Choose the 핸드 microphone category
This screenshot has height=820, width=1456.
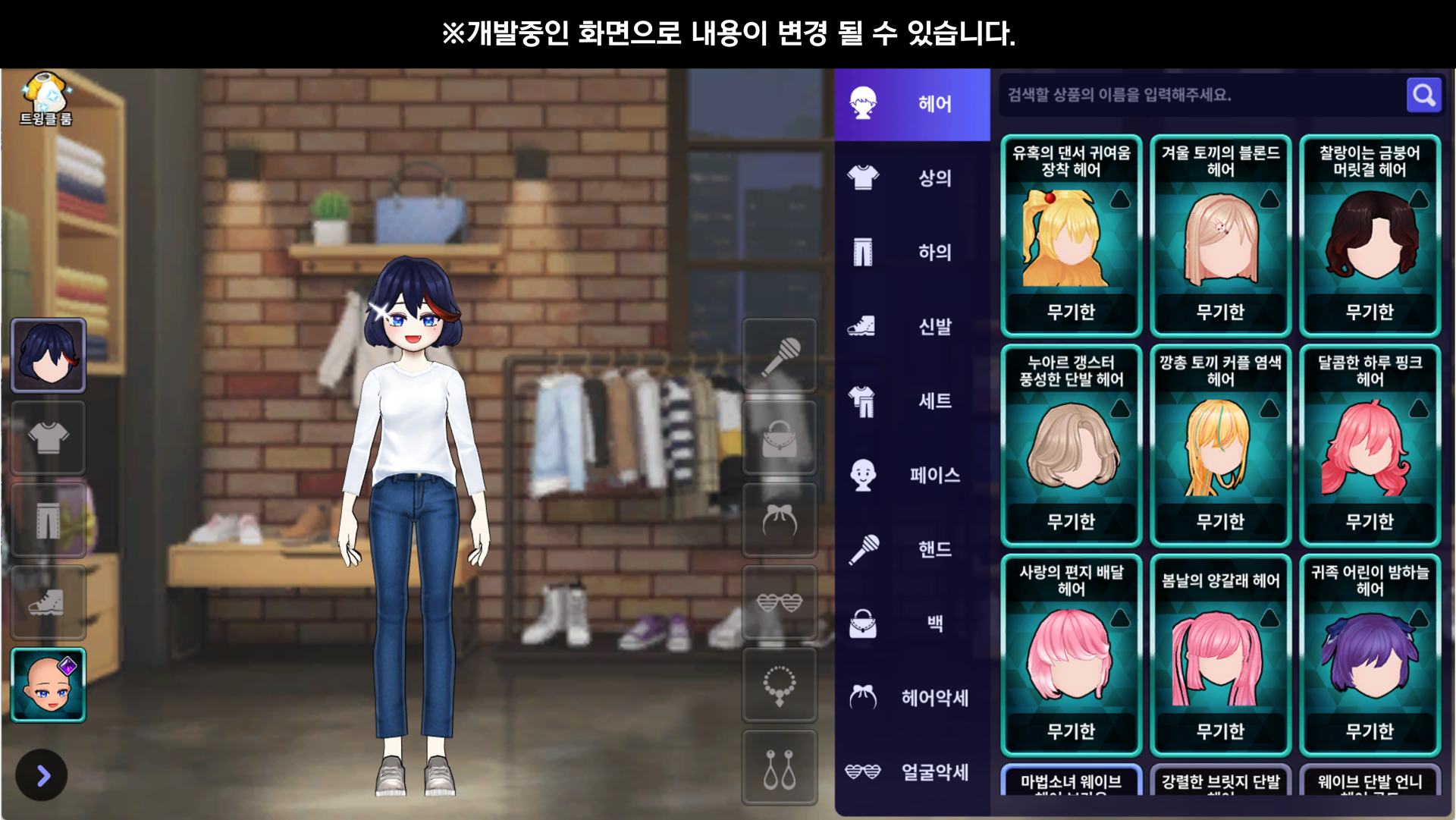pyautogui.click(x=912, y=549)
